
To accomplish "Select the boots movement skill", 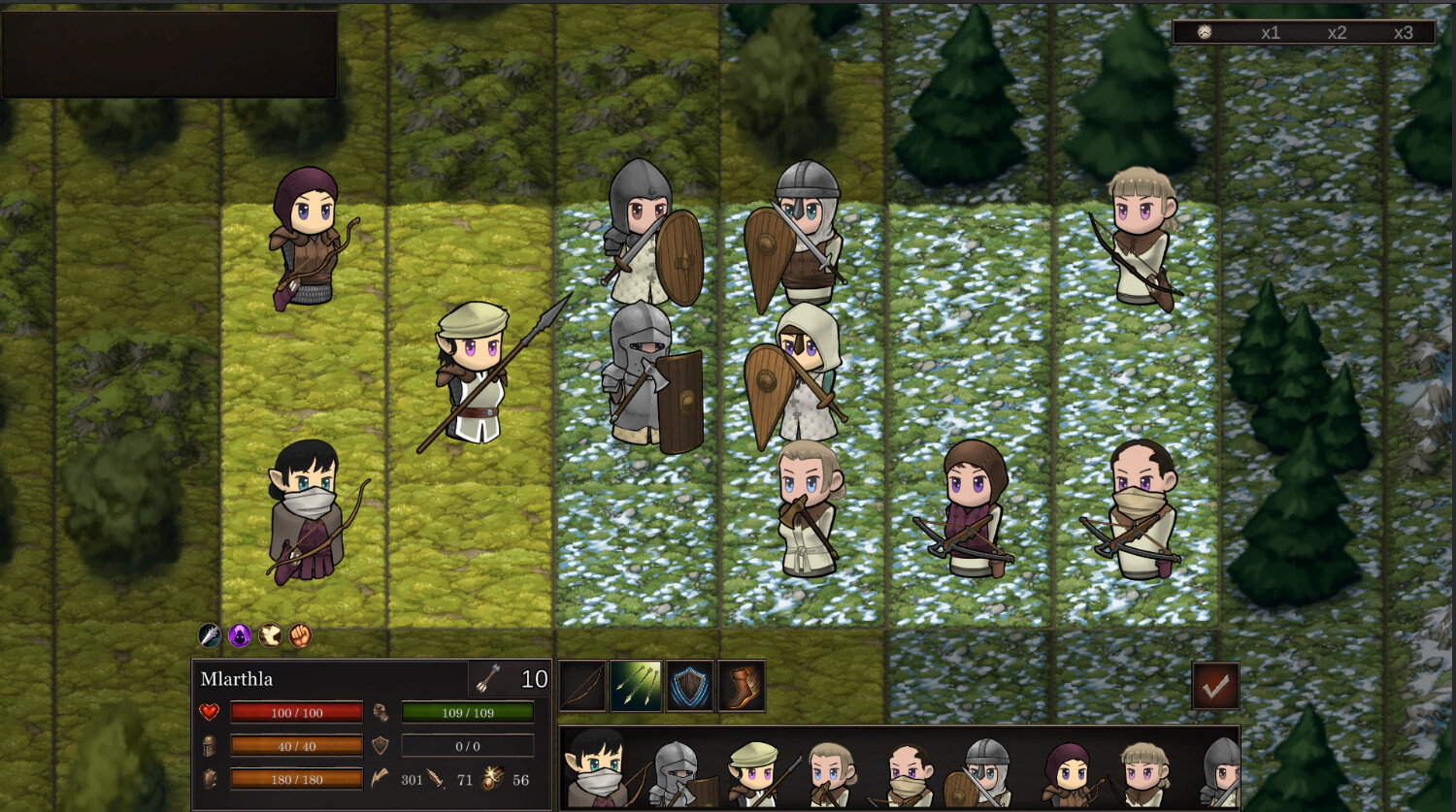I will pos(742,686).
